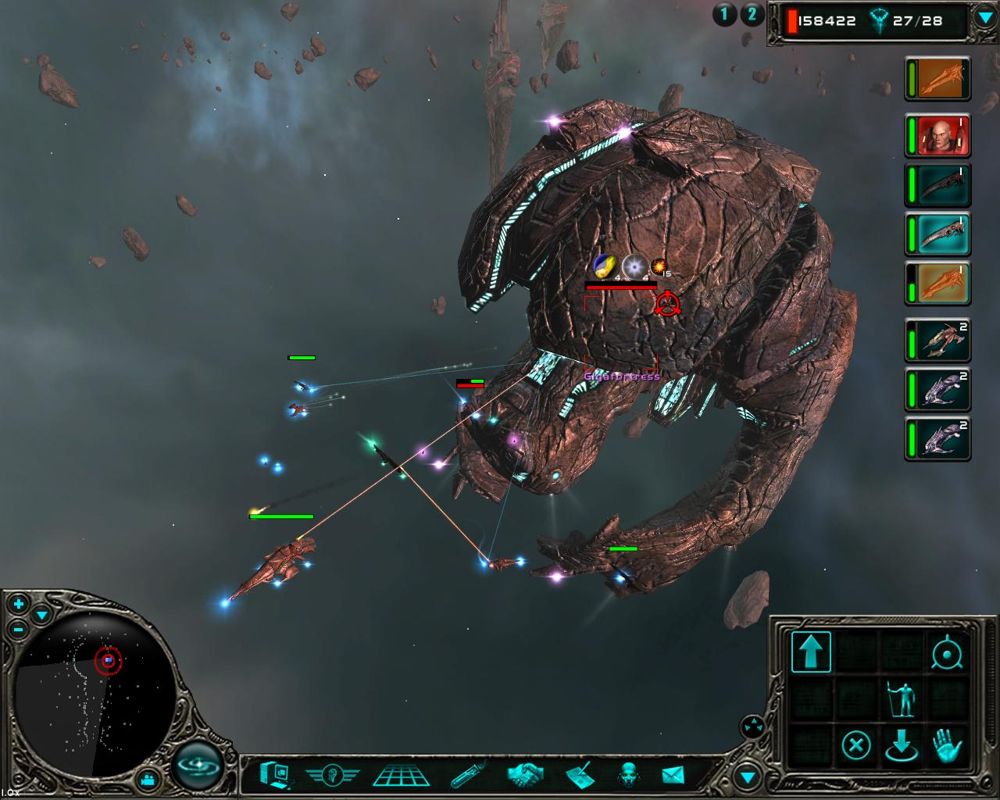Screen dimensions: 1000x800
Task: Open the galaxy map orb
Action: [198, 767]
